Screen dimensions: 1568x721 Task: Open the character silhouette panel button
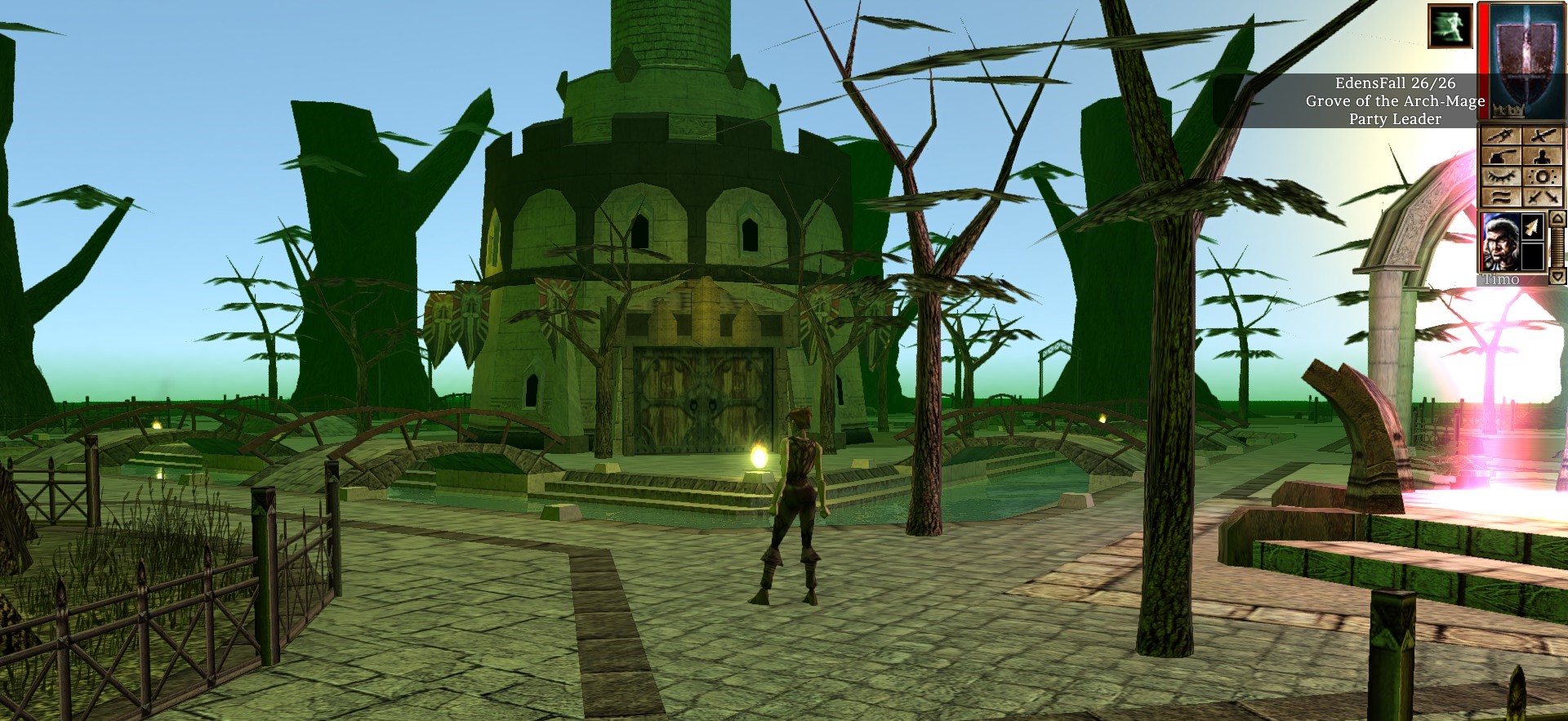pos(1543,157)
